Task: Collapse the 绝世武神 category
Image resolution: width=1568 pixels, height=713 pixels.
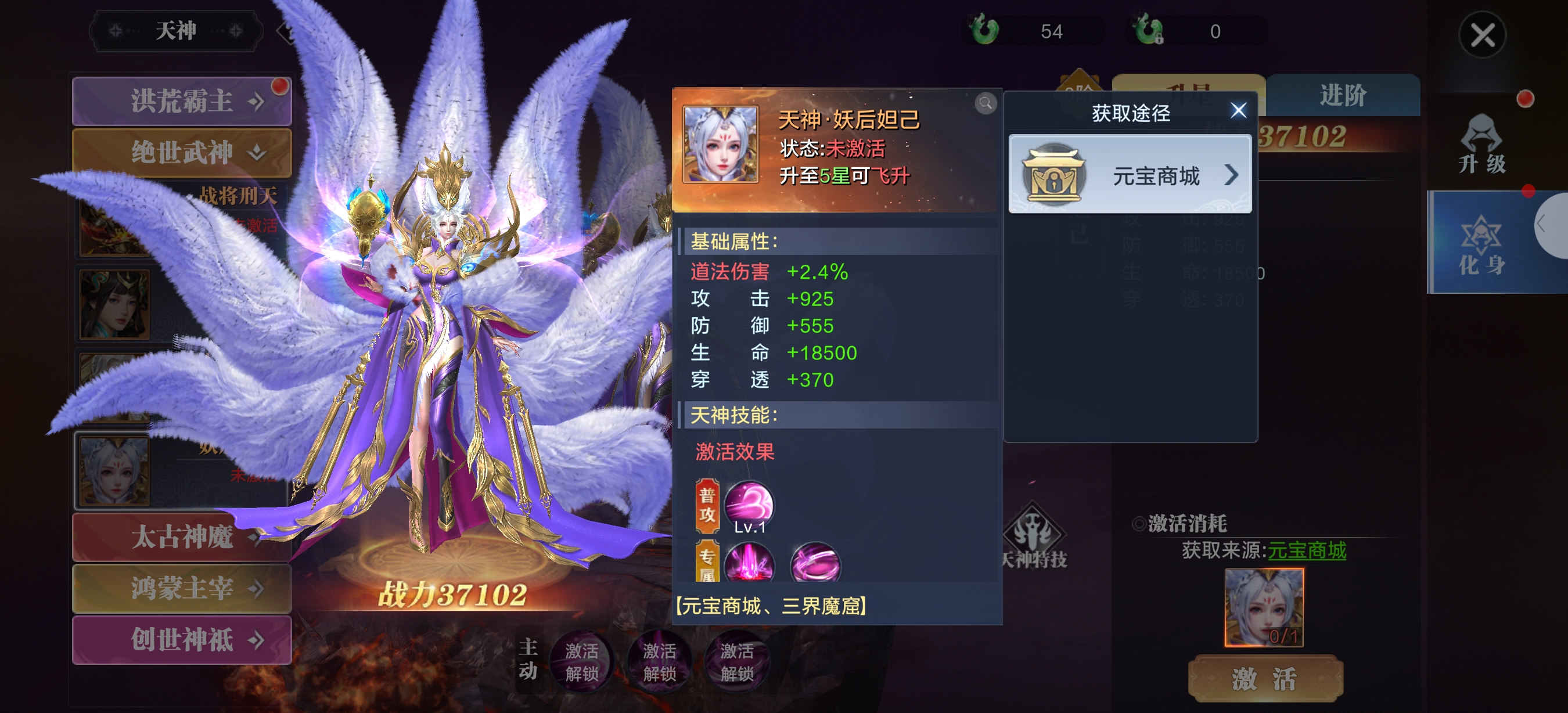Action: (181, 152)
